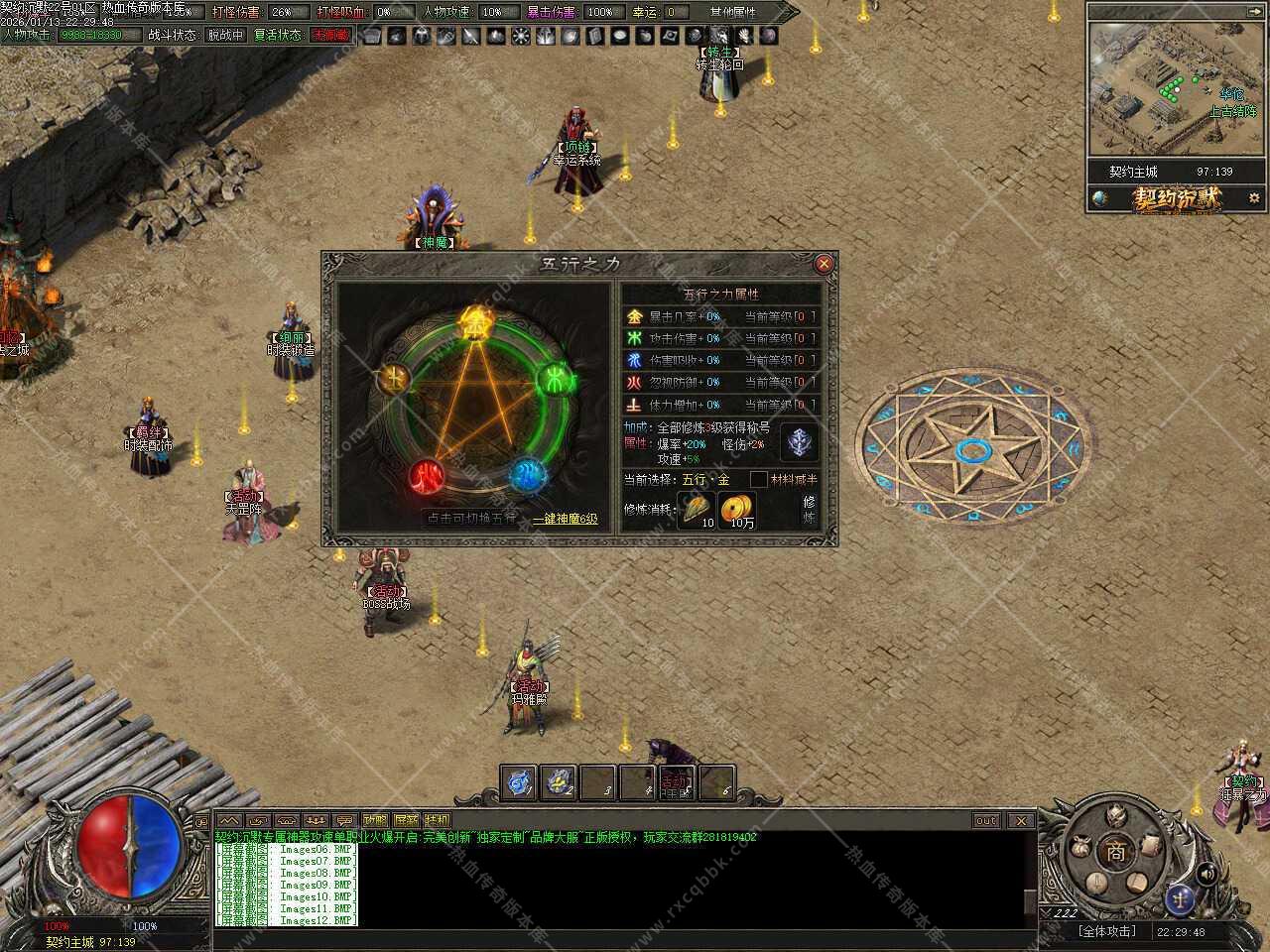Tick the 材料减半 checkbox
1270x952 pixels.
(759, 480)
